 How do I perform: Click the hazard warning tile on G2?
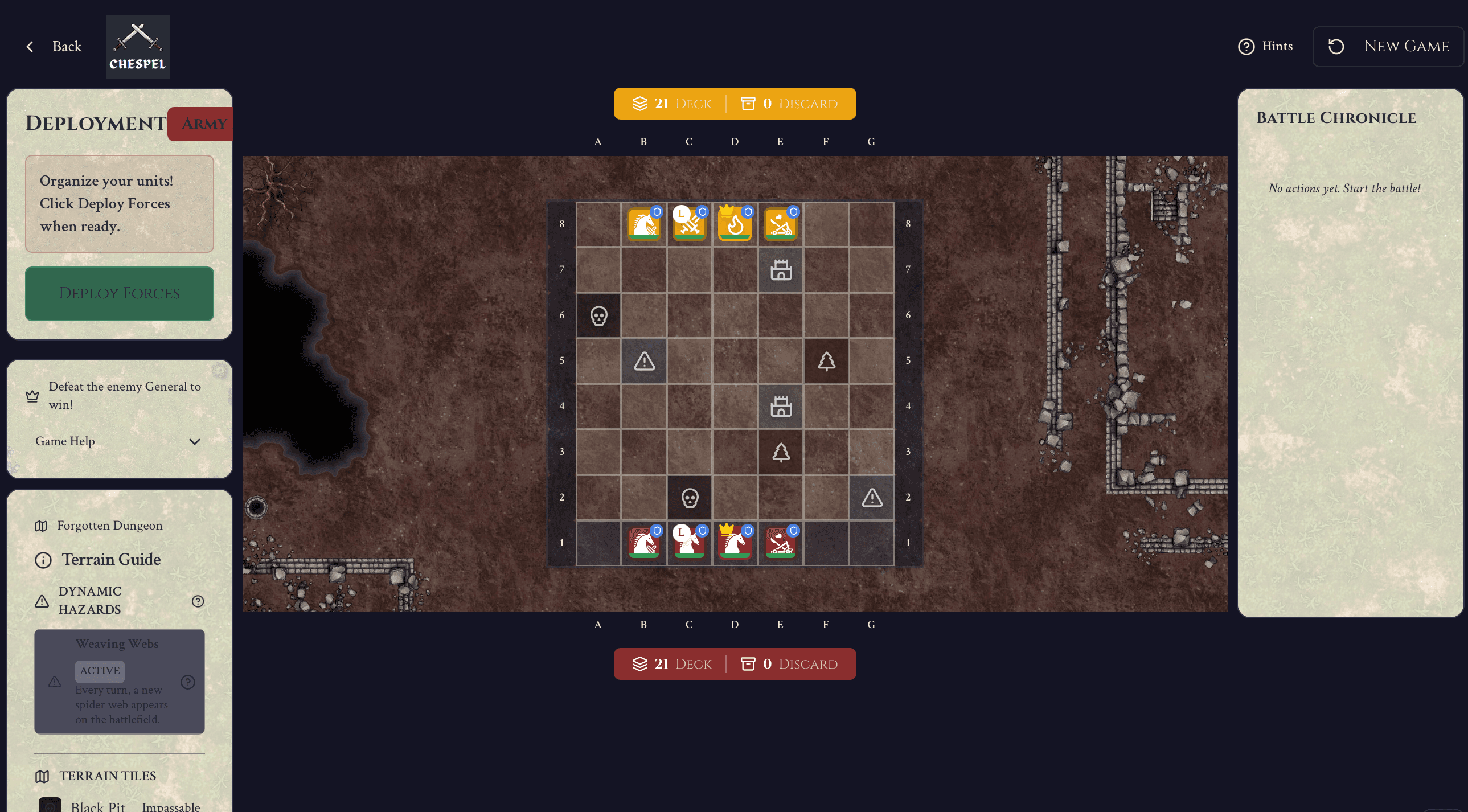(x=871, y=498)
